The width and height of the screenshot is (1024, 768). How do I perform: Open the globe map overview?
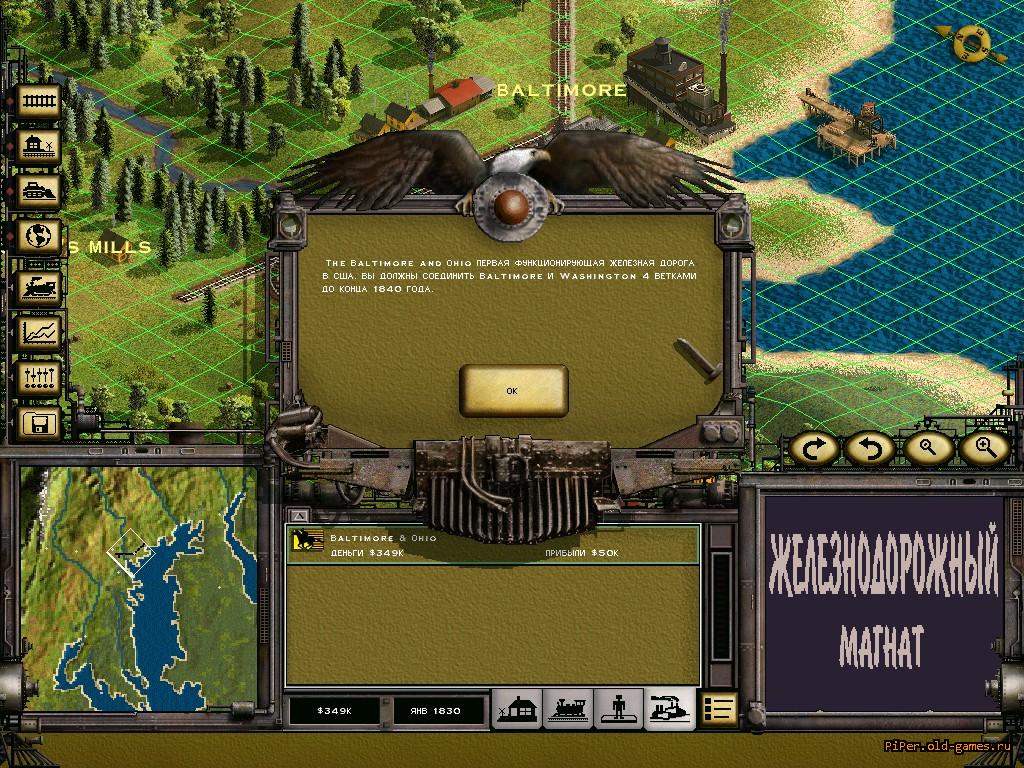(x=40, y=239)
